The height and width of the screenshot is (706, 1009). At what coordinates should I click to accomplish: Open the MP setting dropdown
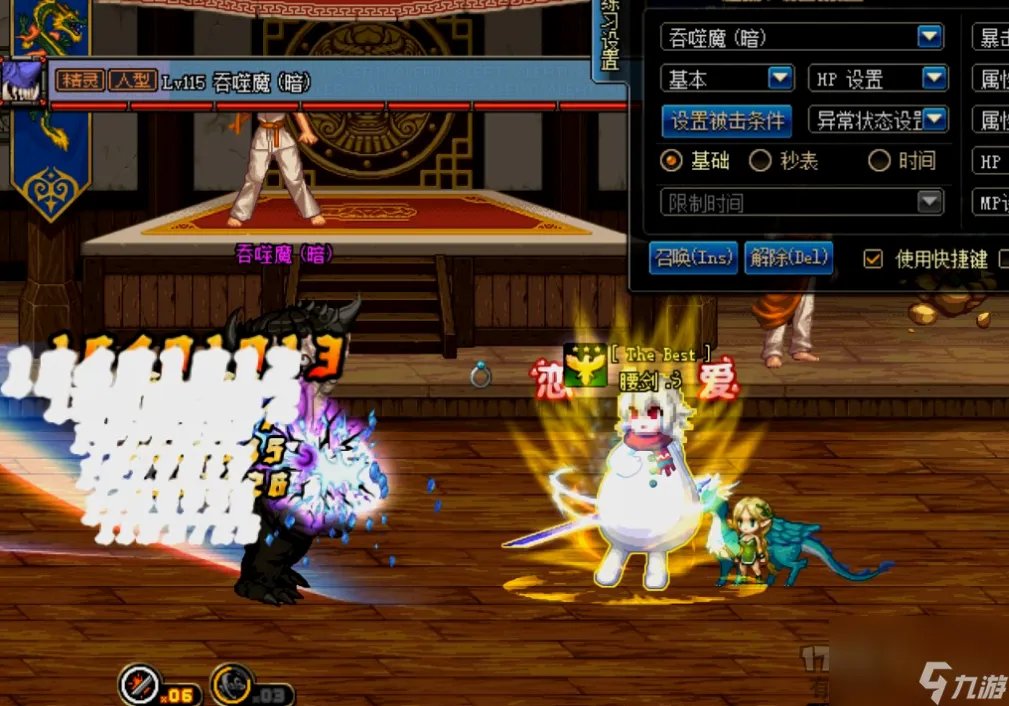pyautogui.click(x=990, y=202)
